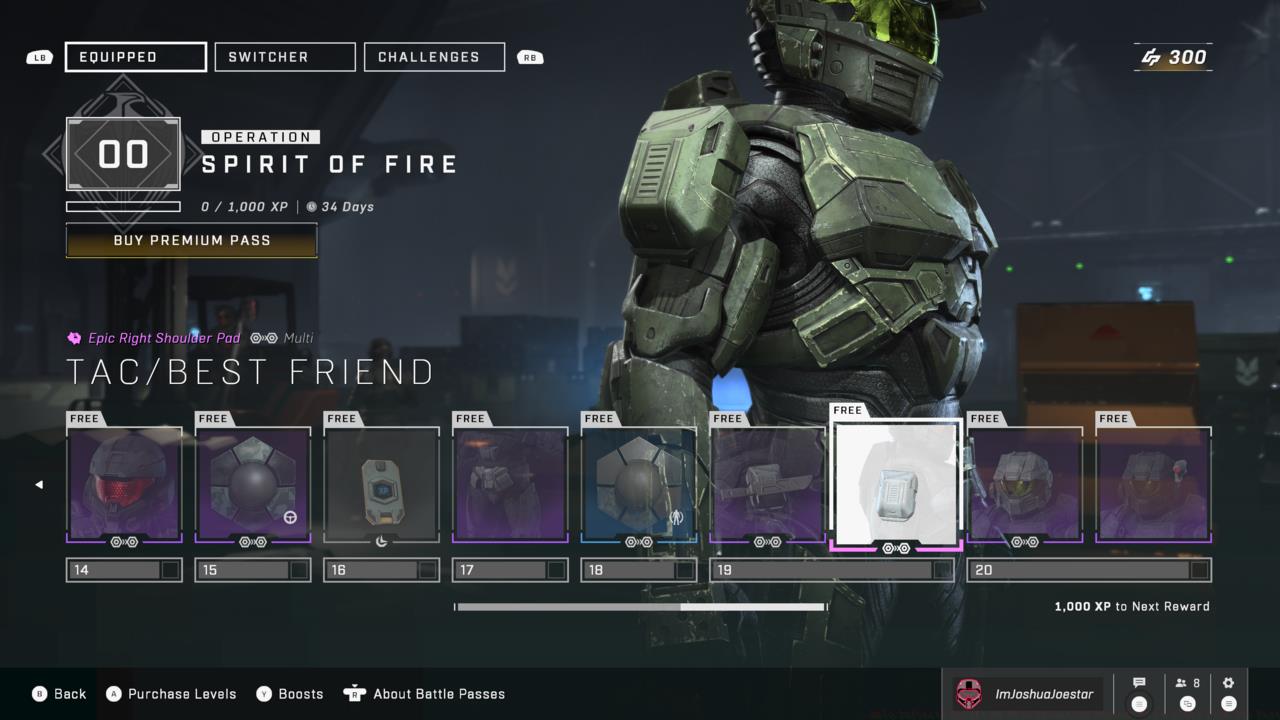Switch to the Switcher tab

[284, 57]
